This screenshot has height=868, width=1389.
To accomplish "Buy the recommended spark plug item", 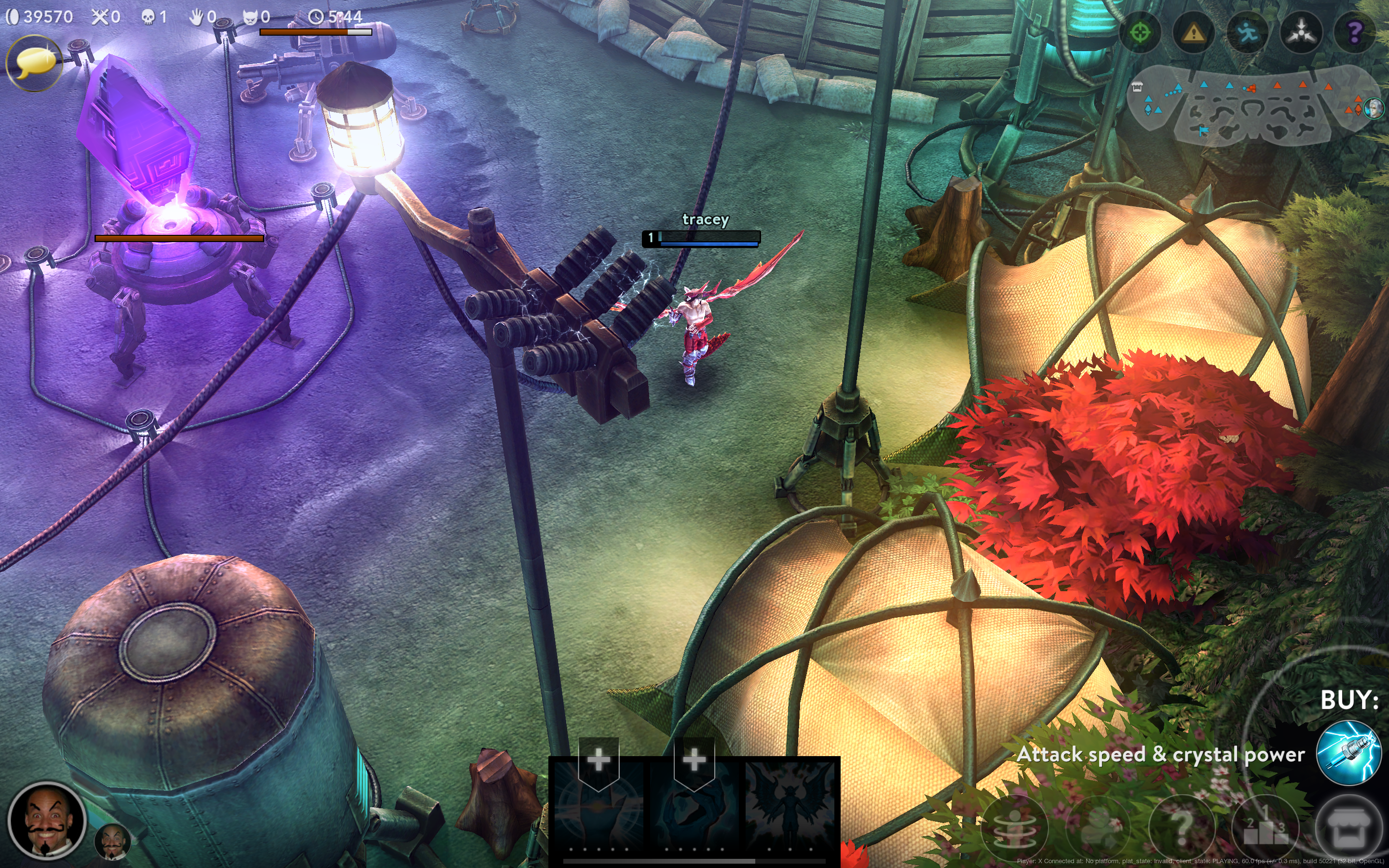I will click(x=1348, y=753).
